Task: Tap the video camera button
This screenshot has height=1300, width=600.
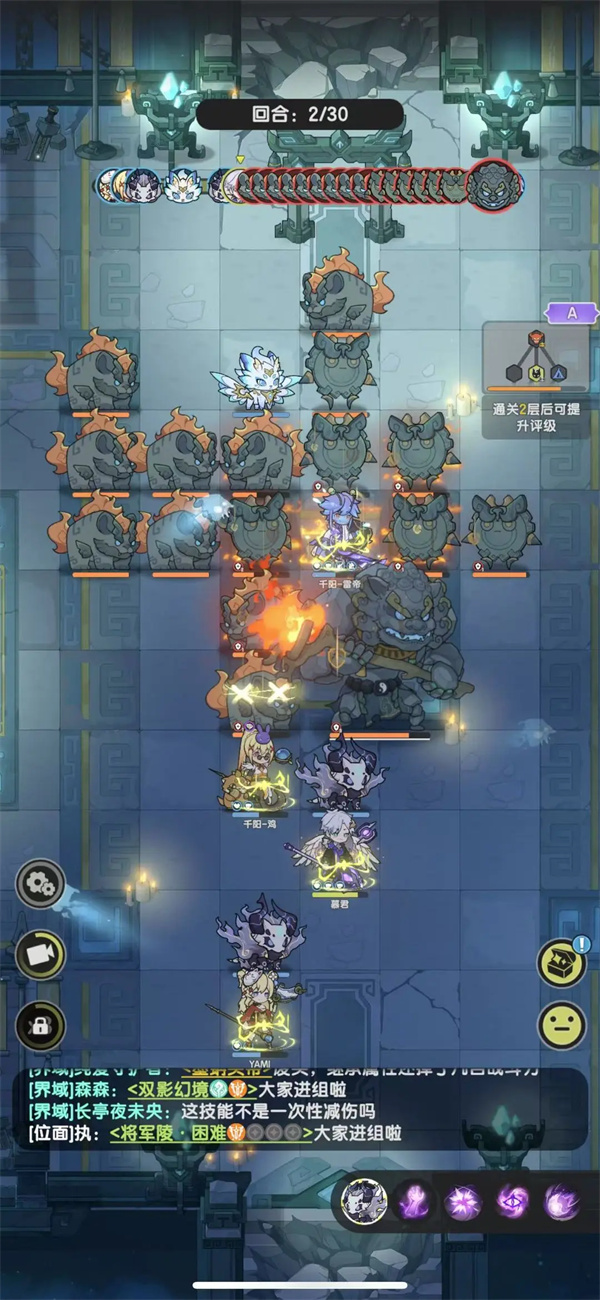Action: 41,955
